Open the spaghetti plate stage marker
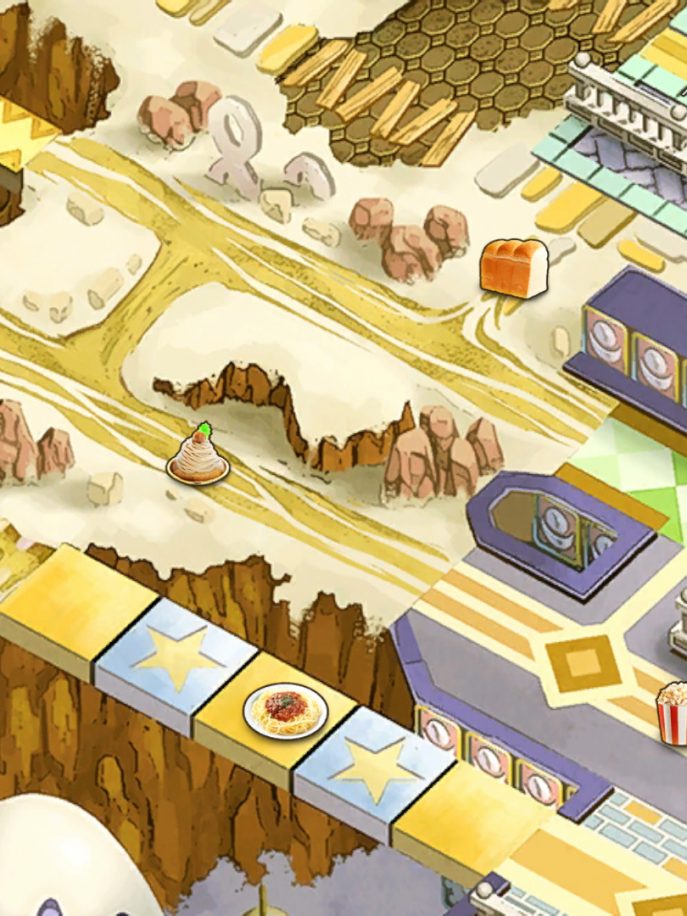 [x=285, y=710]
